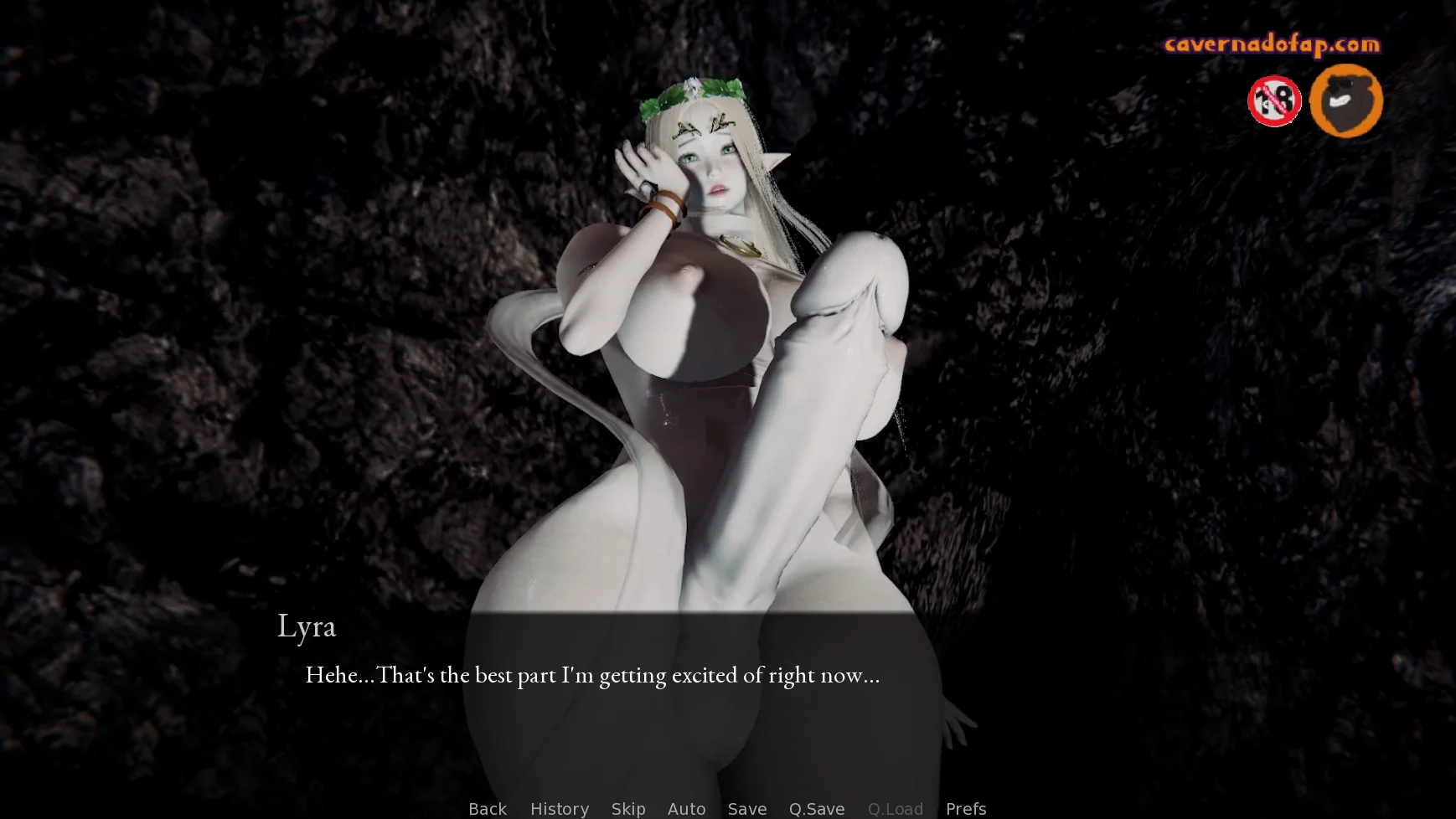Quick load with Q.Load

tap(895, 808)
